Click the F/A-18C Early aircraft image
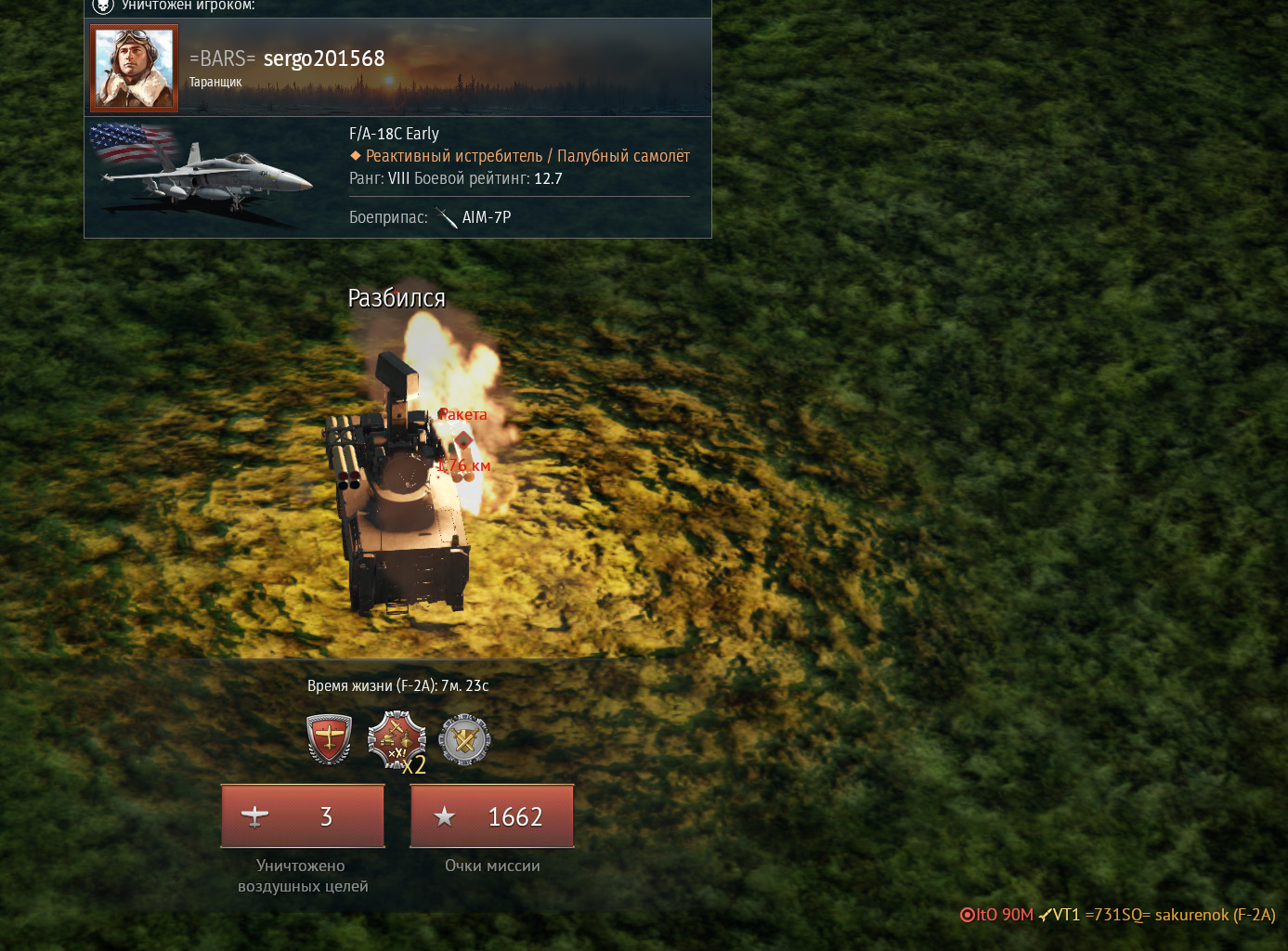Image resolution: width=1288 pixels, height=951 pixels. 204,173
